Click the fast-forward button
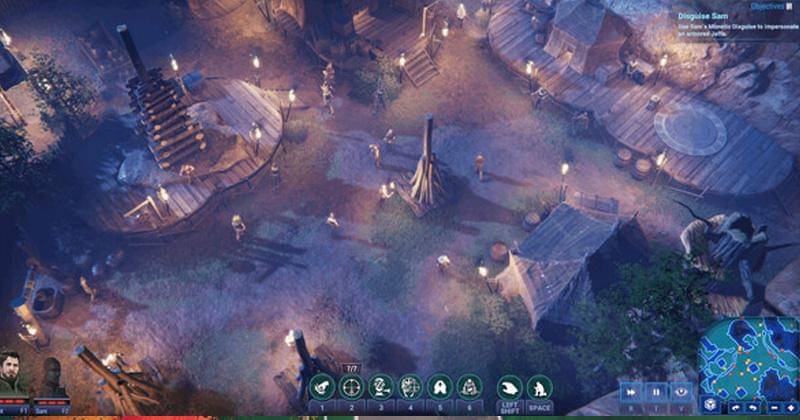This screenshot has width=800, height=420. pos(632,391)
